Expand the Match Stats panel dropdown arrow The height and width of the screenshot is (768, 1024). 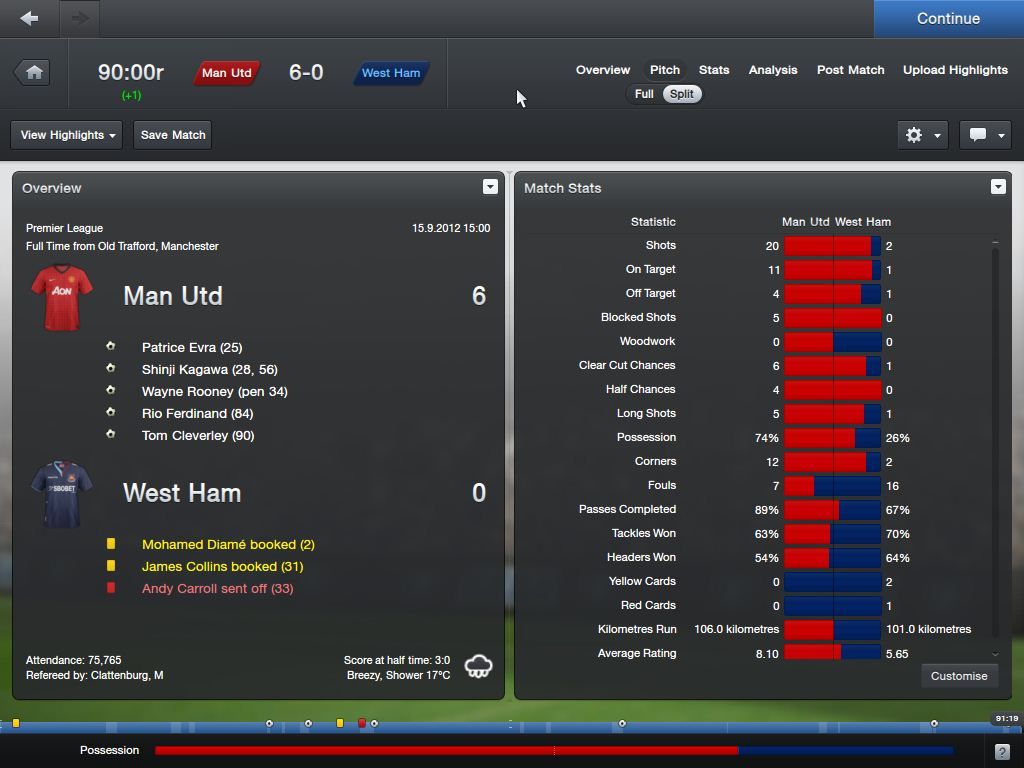tap(997, 187)
